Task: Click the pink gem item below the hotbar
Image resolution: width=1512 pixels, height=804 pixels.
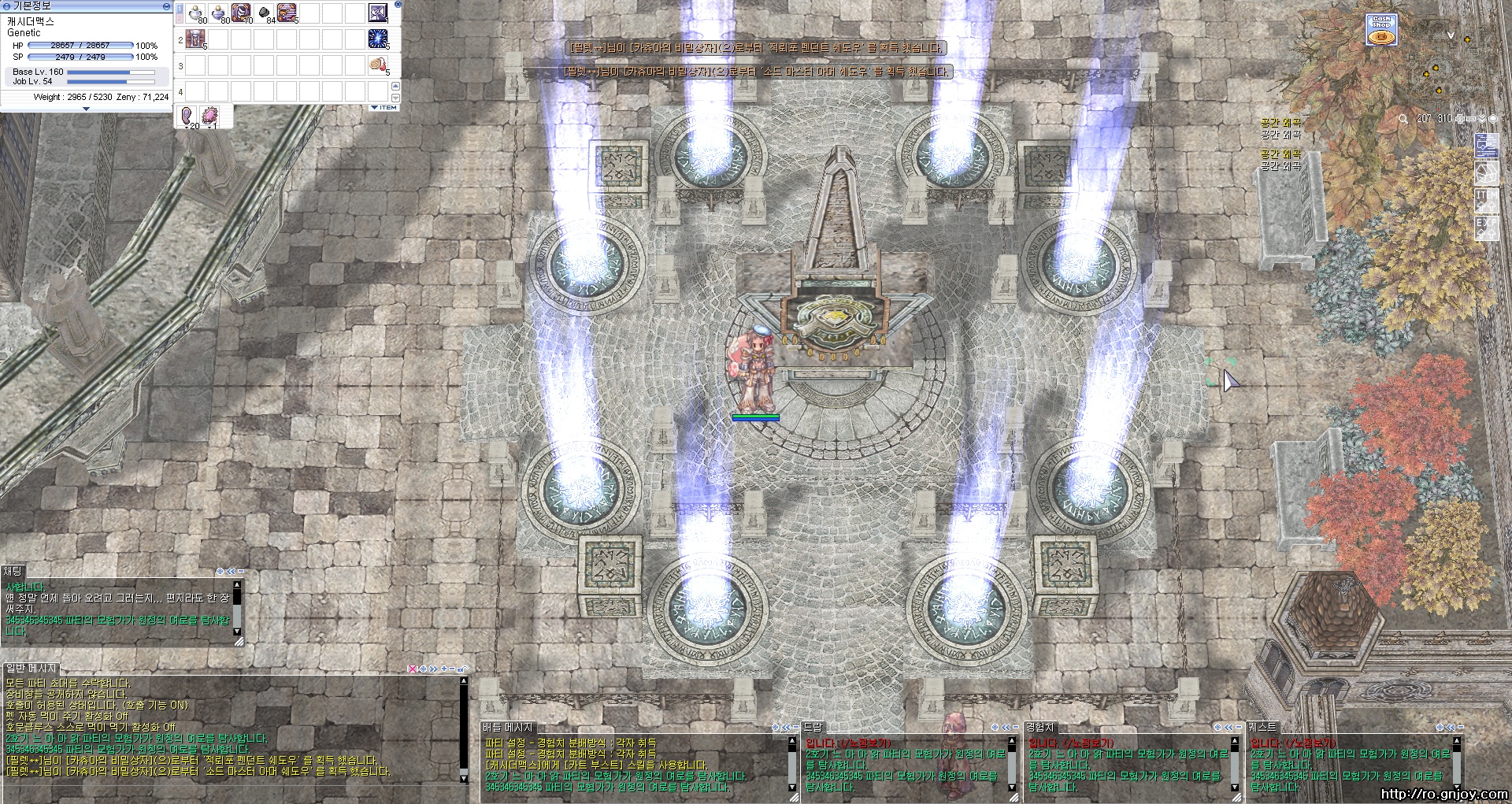Action: point(210,117)
